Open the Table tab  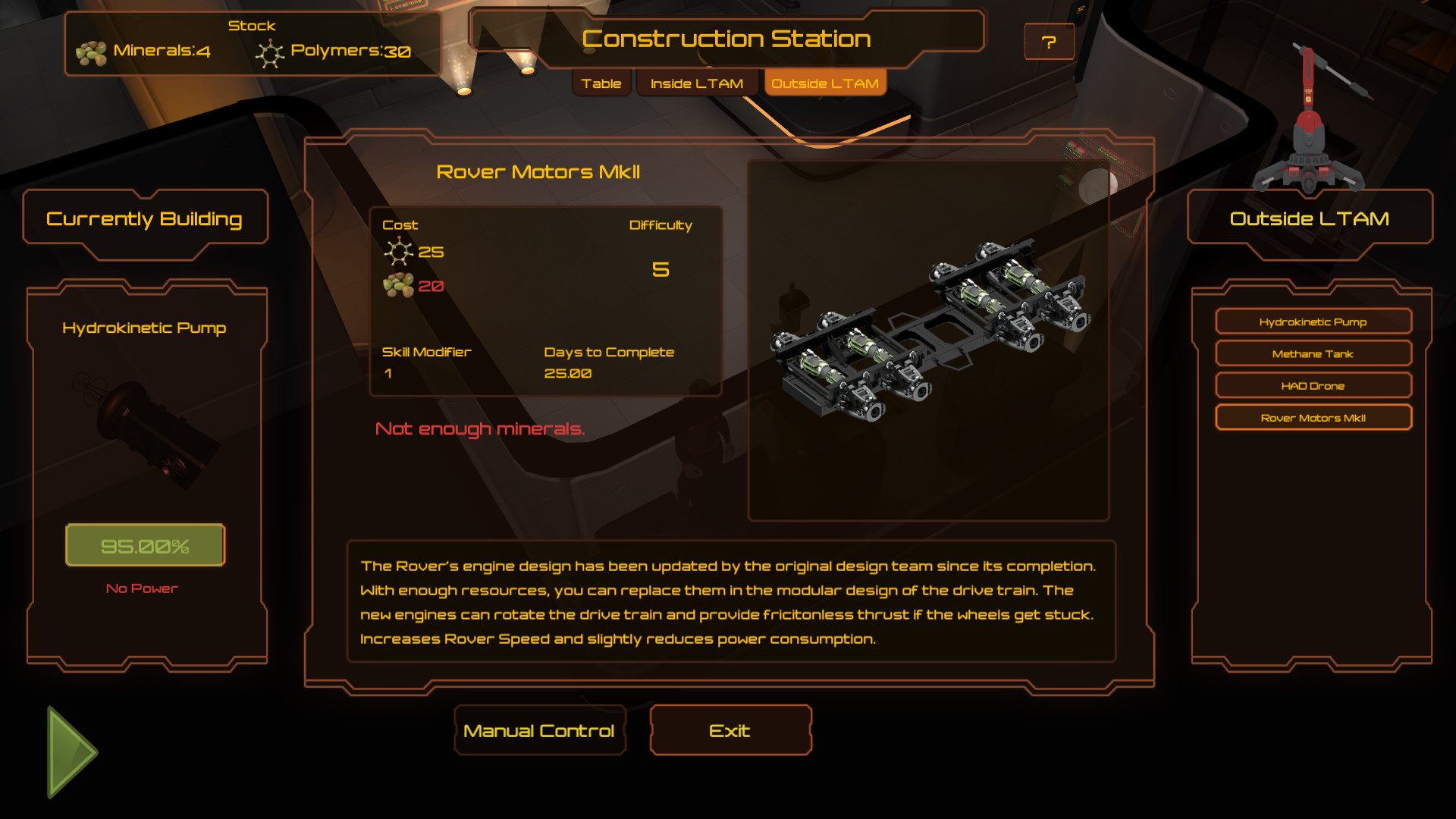[x=601, y=83]
